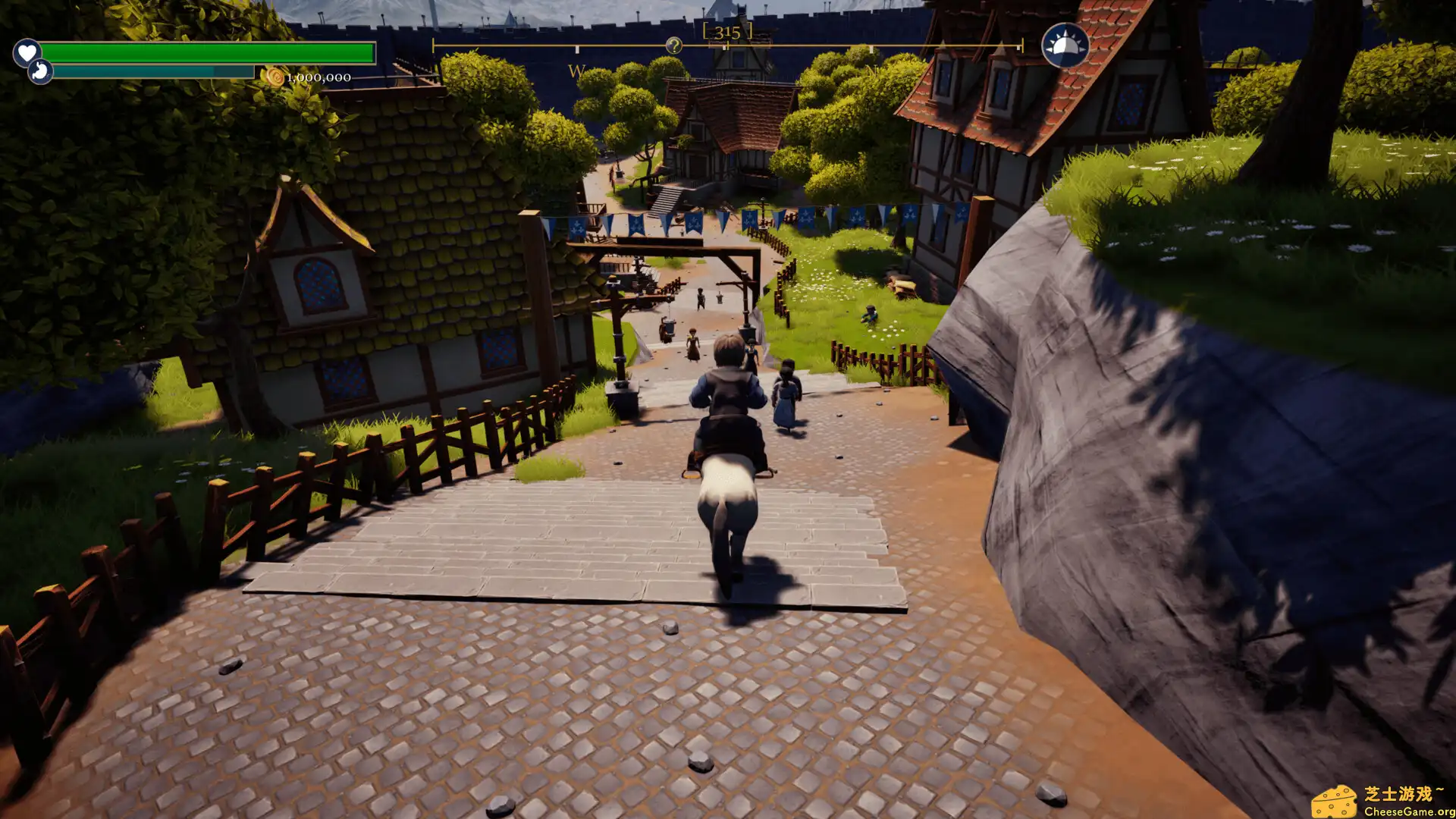Screen dimensions: 1456x819
Task: Click the sunrise day-night indicator
Action: pos(1065,44)
